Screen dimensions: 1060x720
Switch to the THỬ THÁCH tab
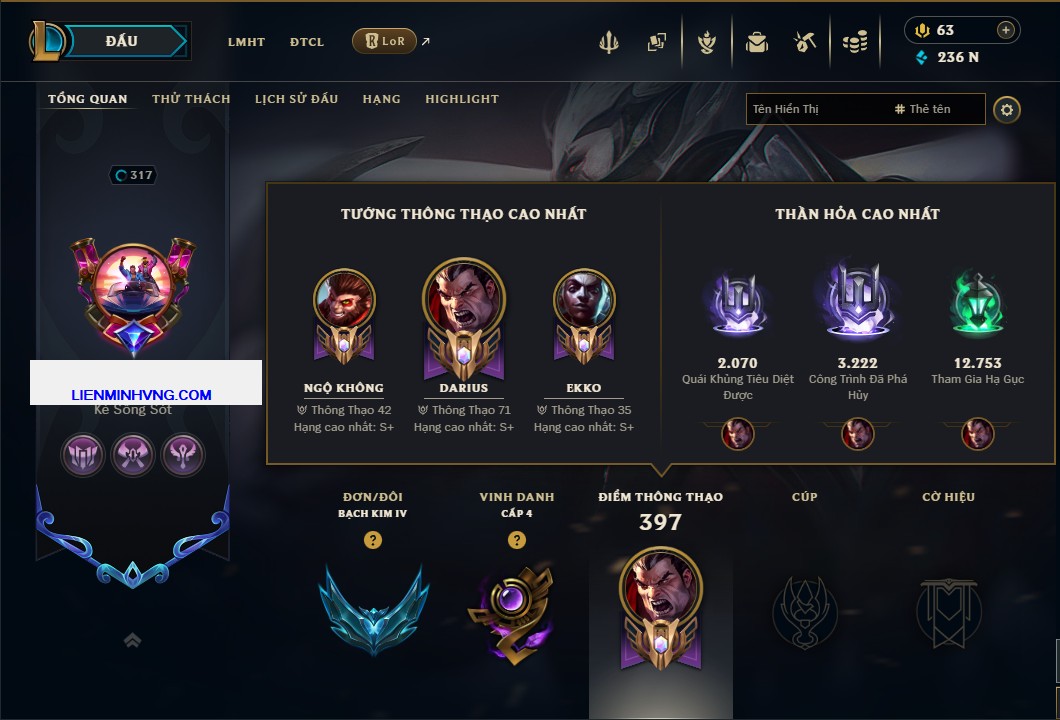click(x=191, y=99)
